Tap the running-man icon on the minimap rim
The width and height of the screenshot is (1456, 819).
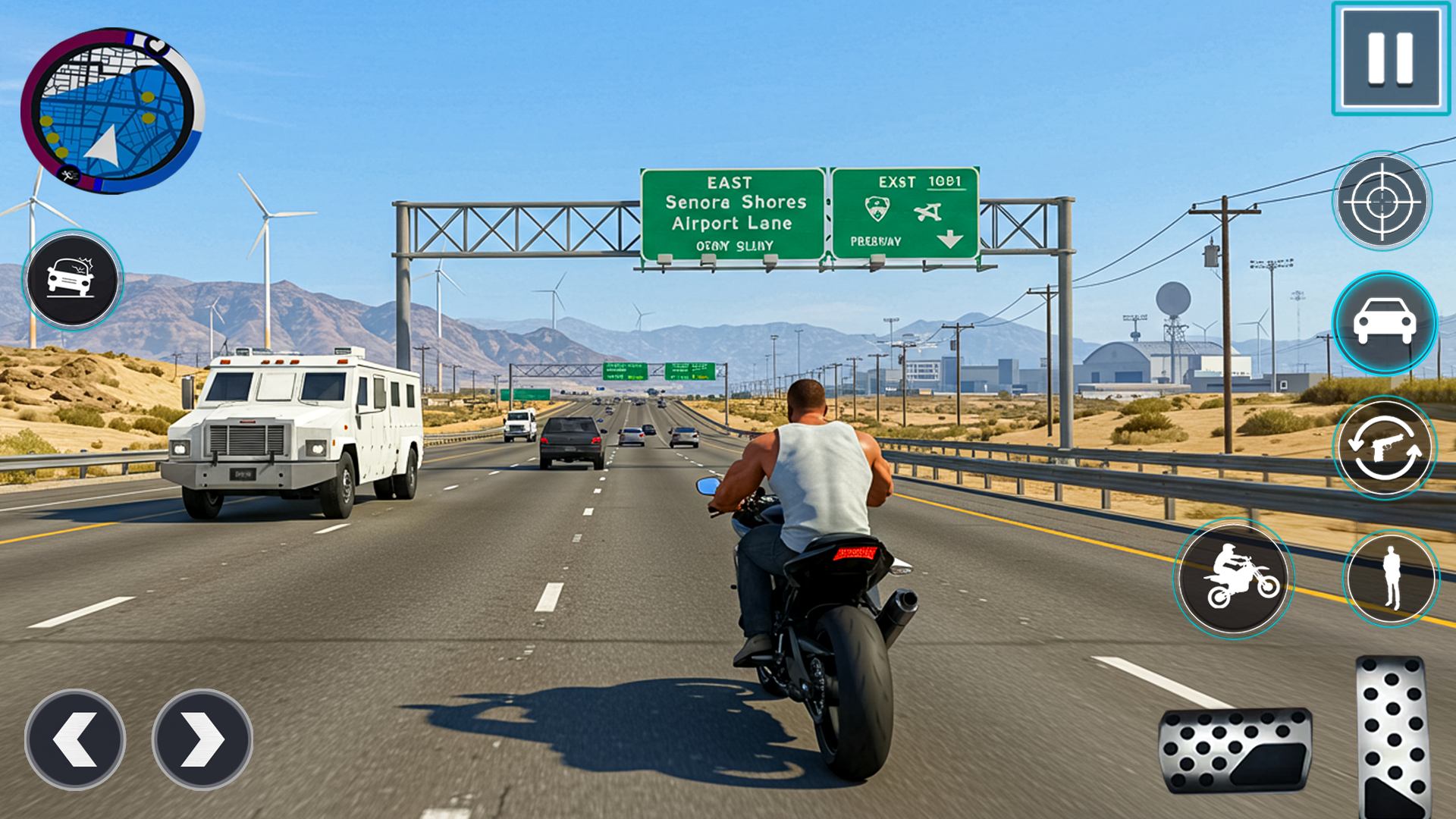(68, 174)
